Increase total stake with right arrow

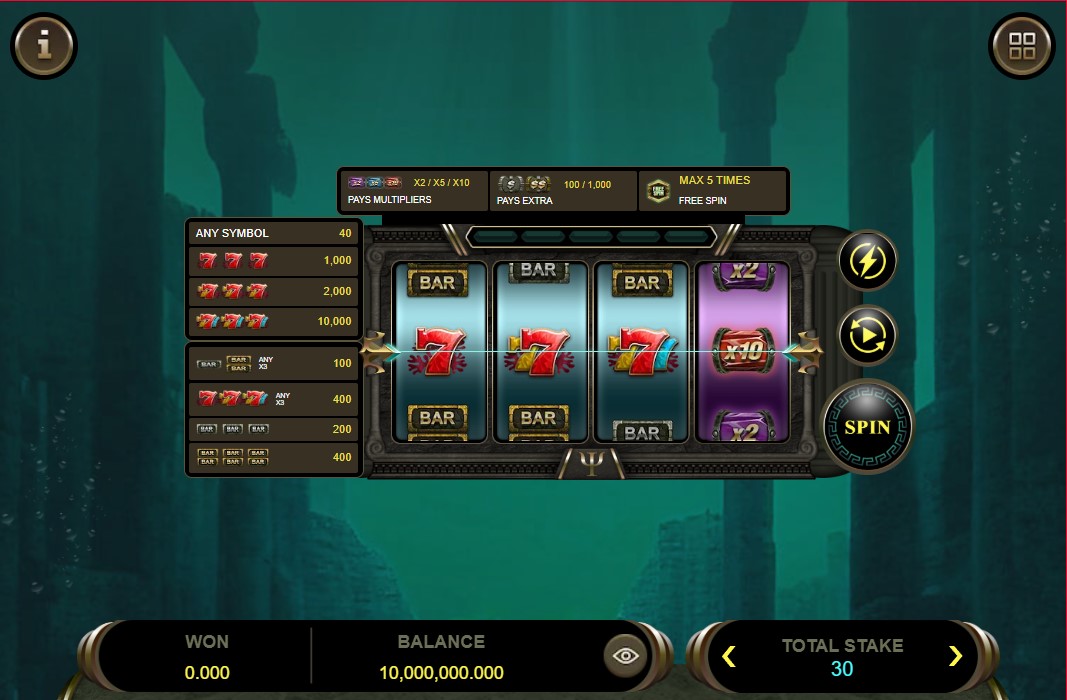coord(955,656)
